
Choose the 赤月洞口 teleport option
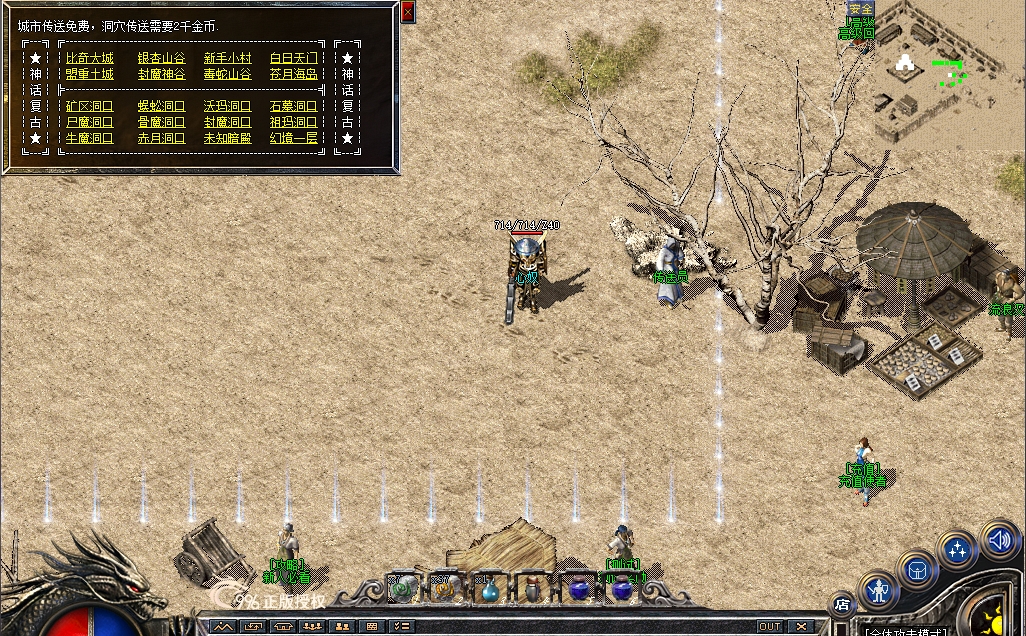tap(161, 138)
